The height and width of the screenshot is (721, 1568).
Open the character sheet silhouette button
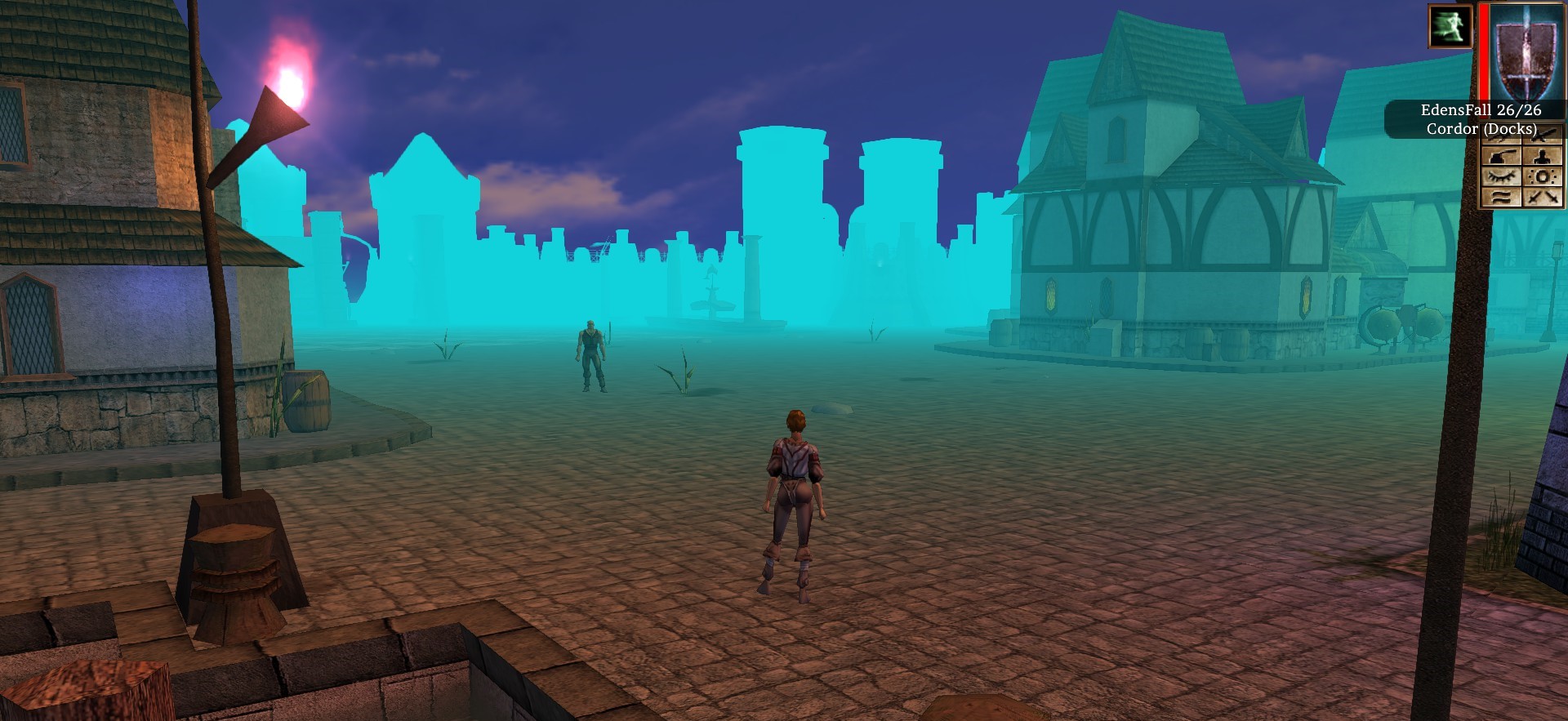(1543, 156)
